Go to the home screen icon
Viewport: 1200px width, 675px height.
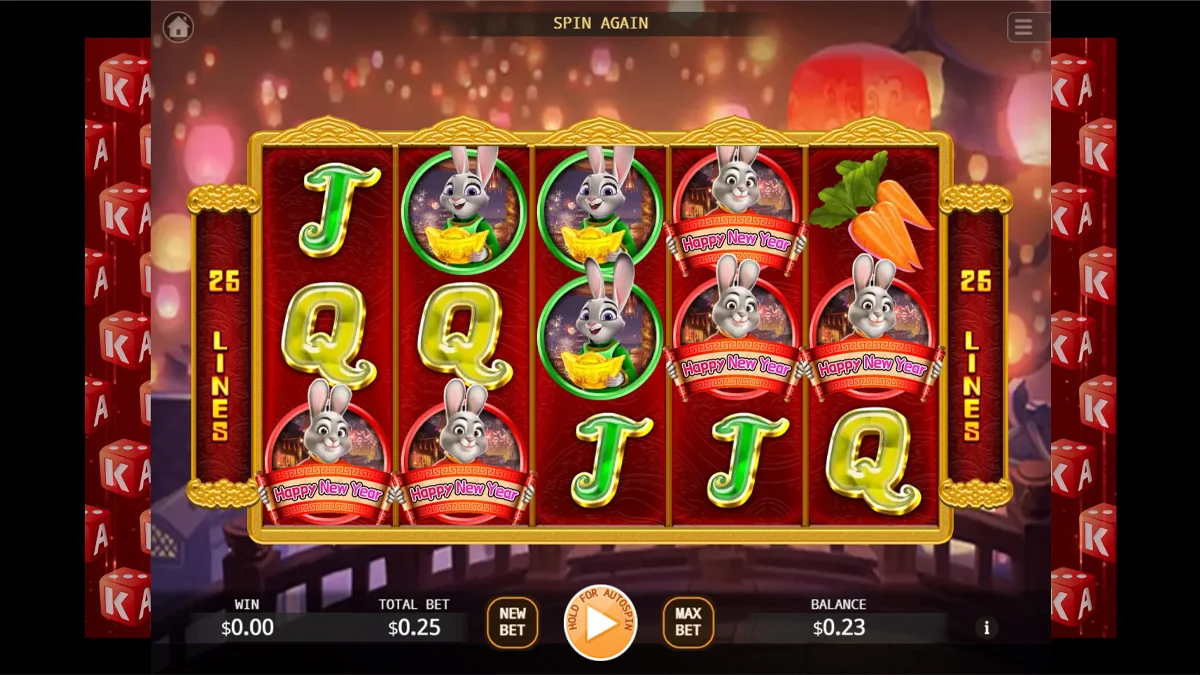(178, 27)
